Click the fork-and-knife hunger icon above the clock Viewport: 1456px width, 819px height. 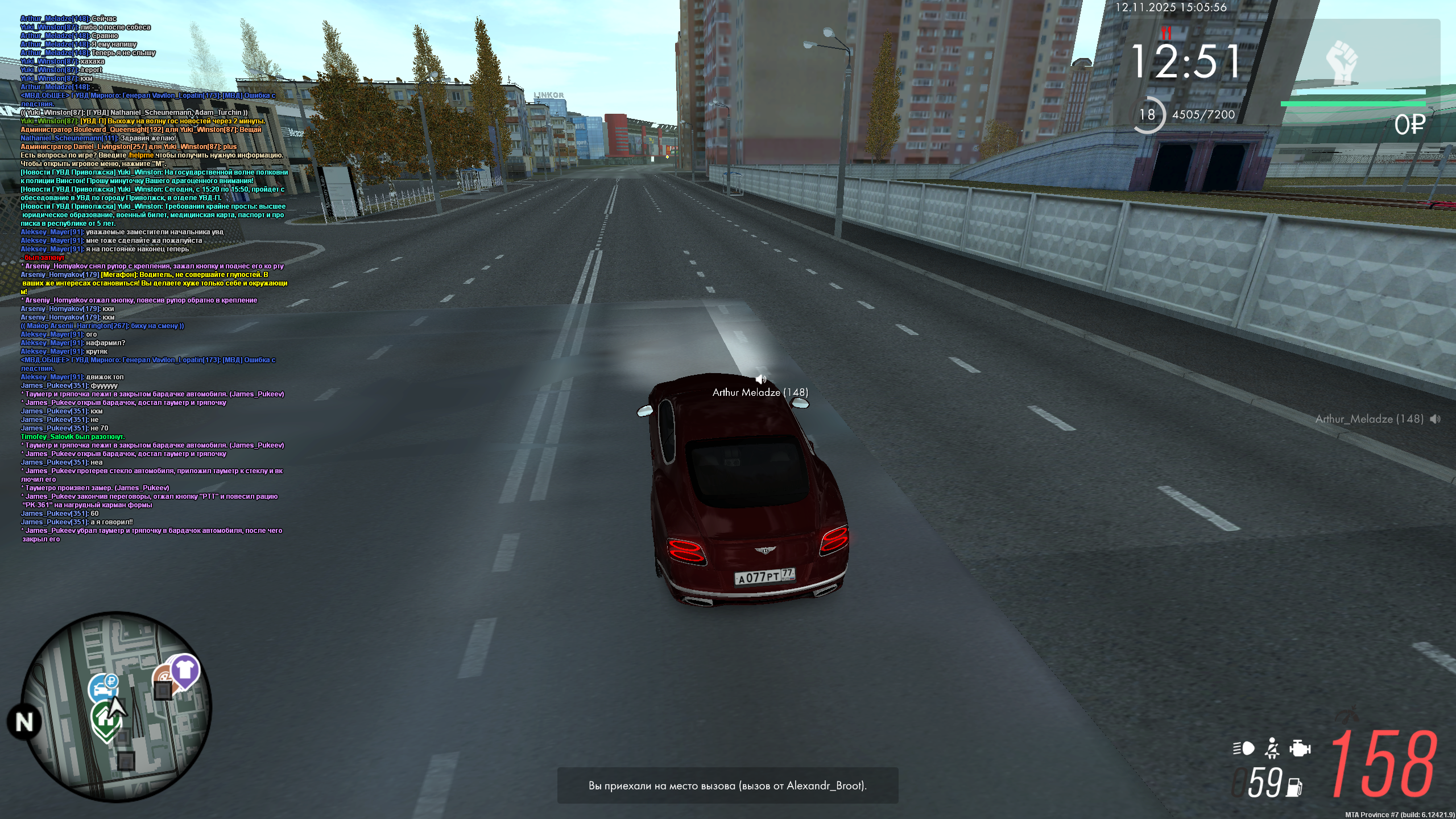pos(1166,33)
